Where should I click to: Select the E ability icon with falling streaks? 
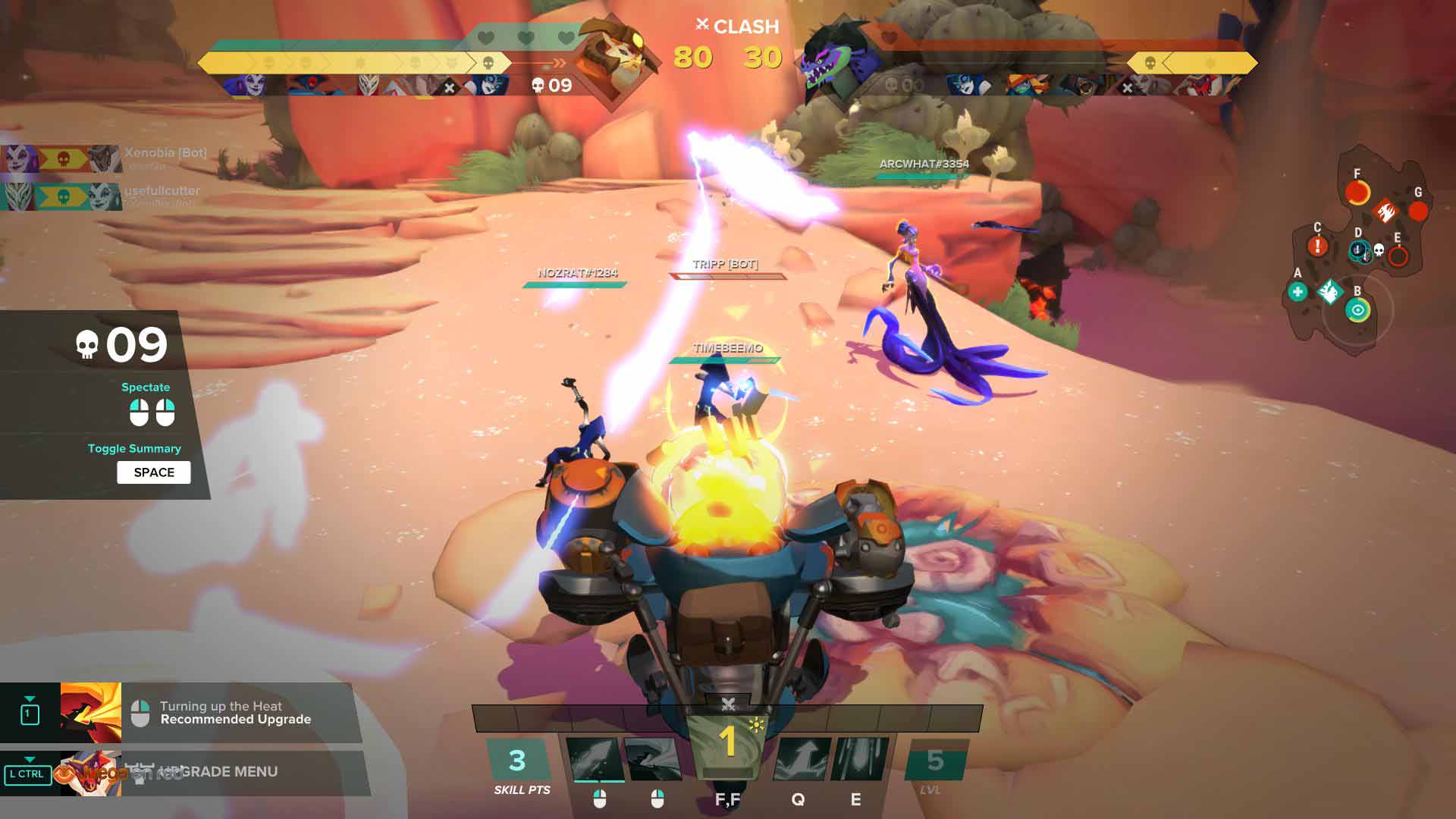861,758
